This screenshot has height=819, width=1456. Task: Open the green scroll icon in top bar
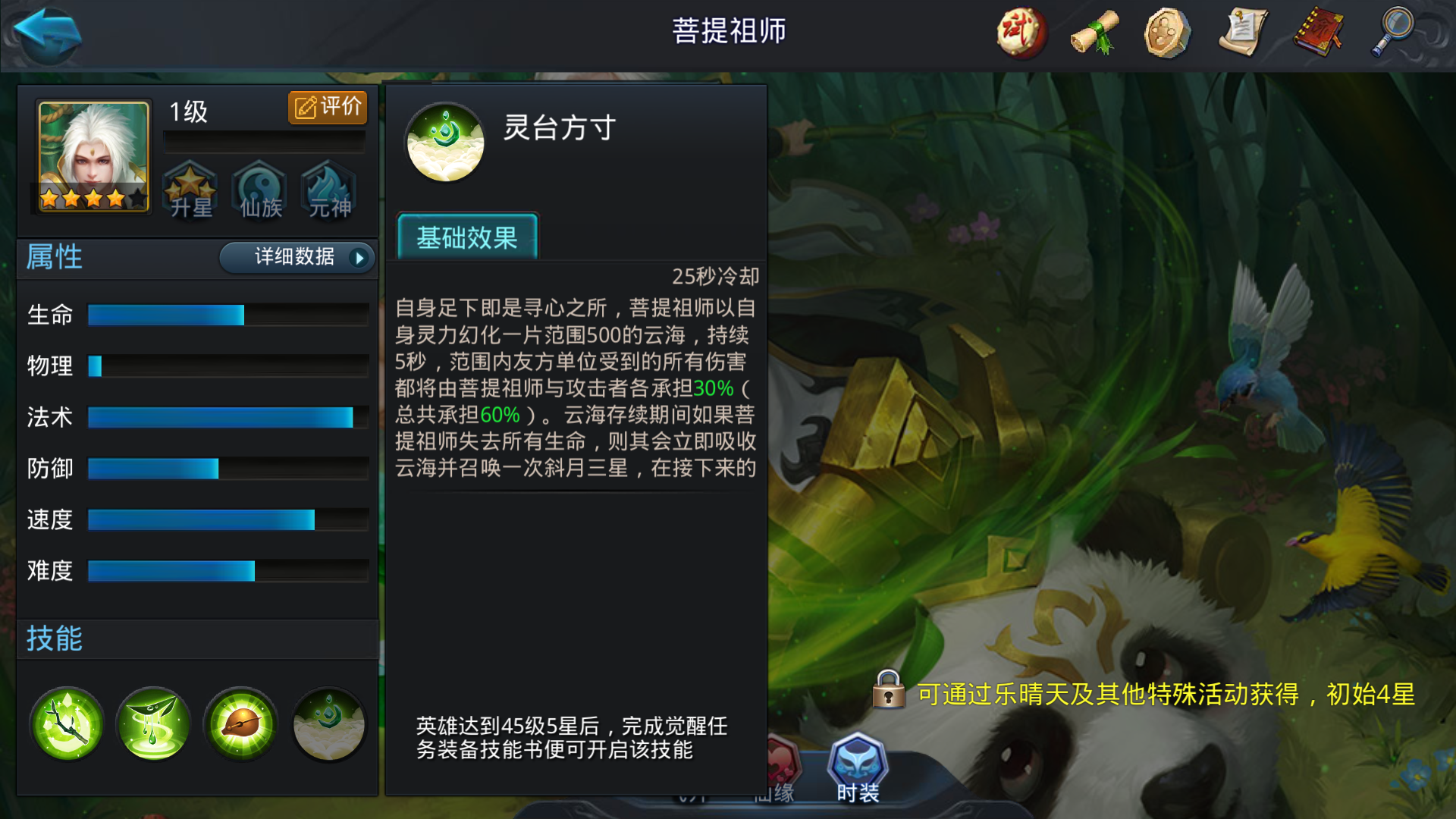coord(1094,34)
